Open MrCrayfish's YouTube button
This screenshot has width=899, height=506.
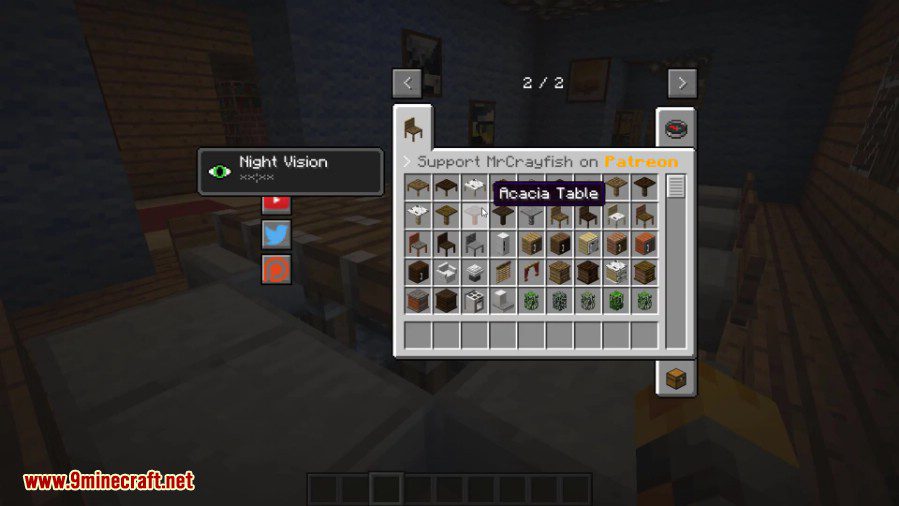277,202
